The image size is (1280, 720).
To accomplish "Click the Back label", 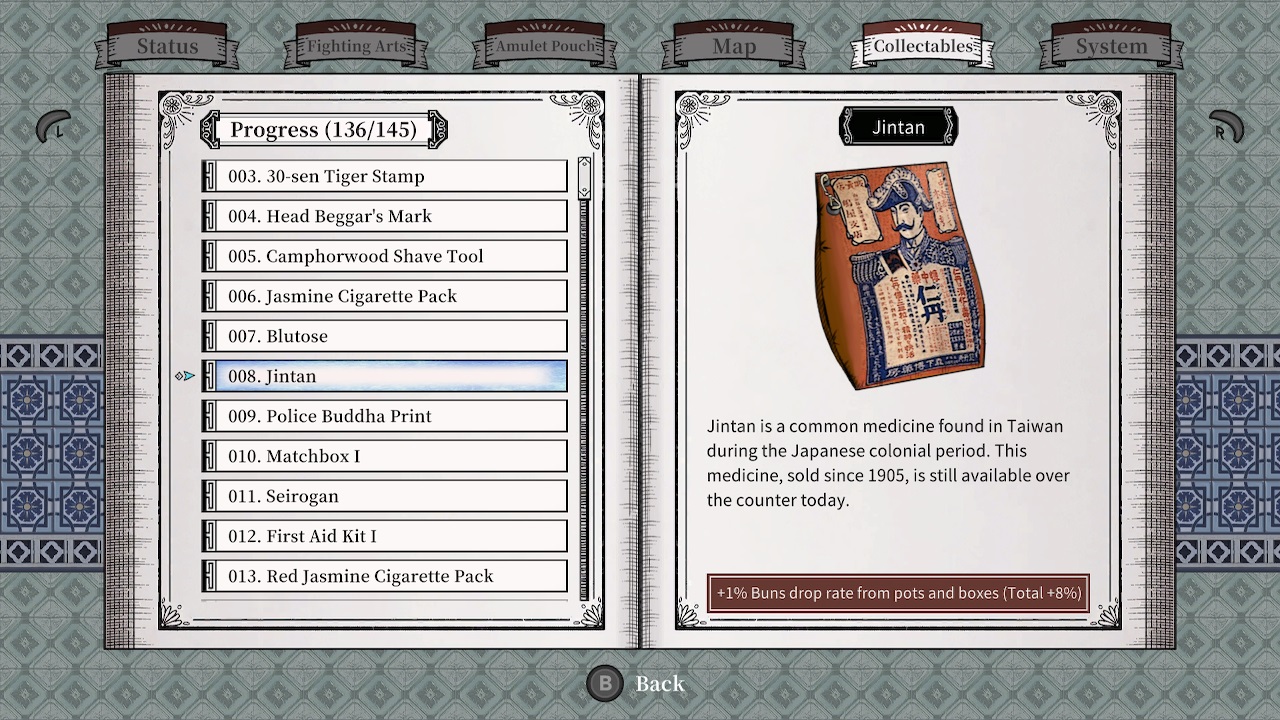I will tap(659, 684).
